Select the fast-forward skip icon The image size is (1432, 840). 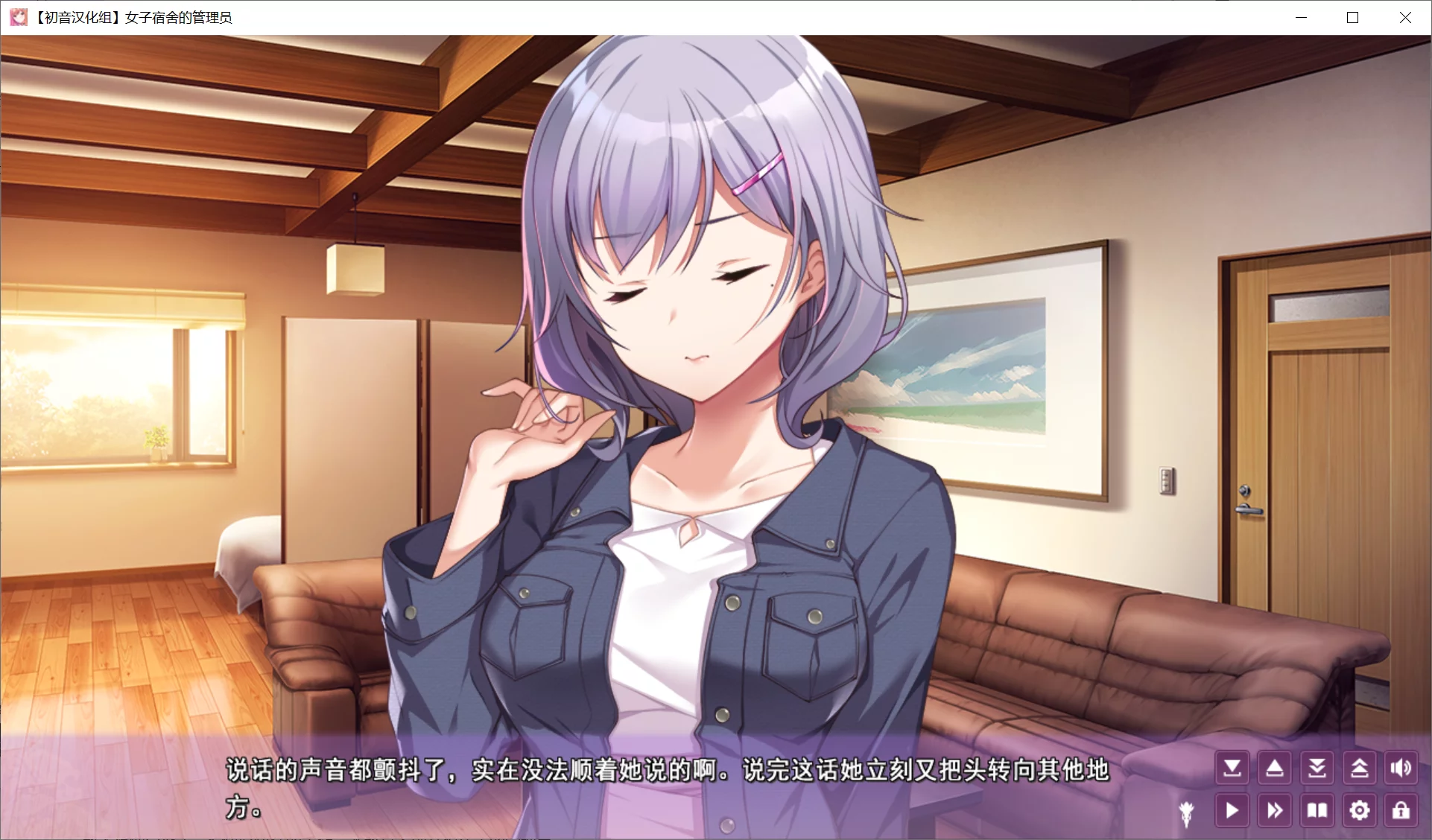[x=1275, y=811]
